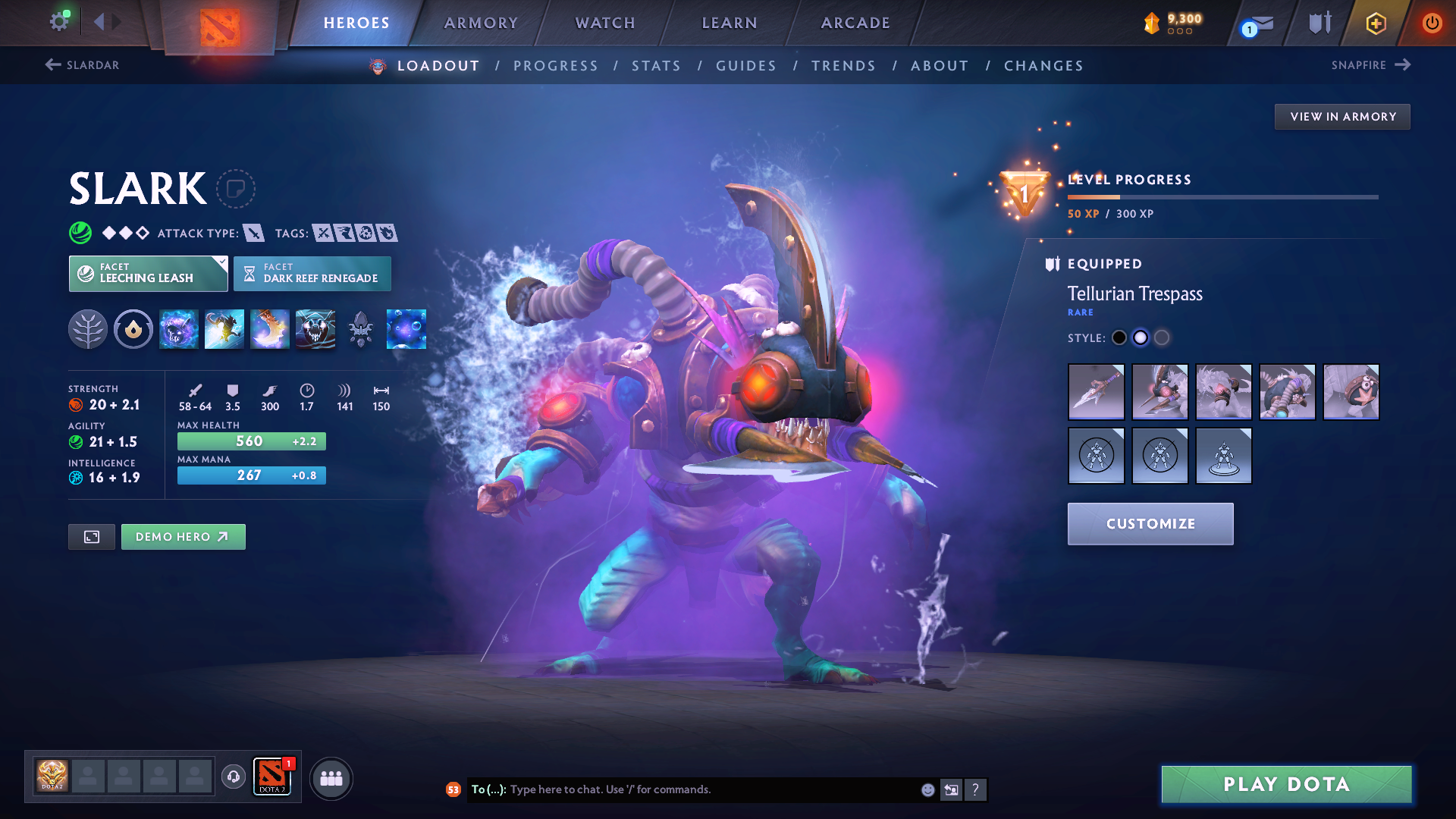This screenshot has height=819, width=1456.
Task: Start matchmaking with Play Dota
Action: (1286, 784)
